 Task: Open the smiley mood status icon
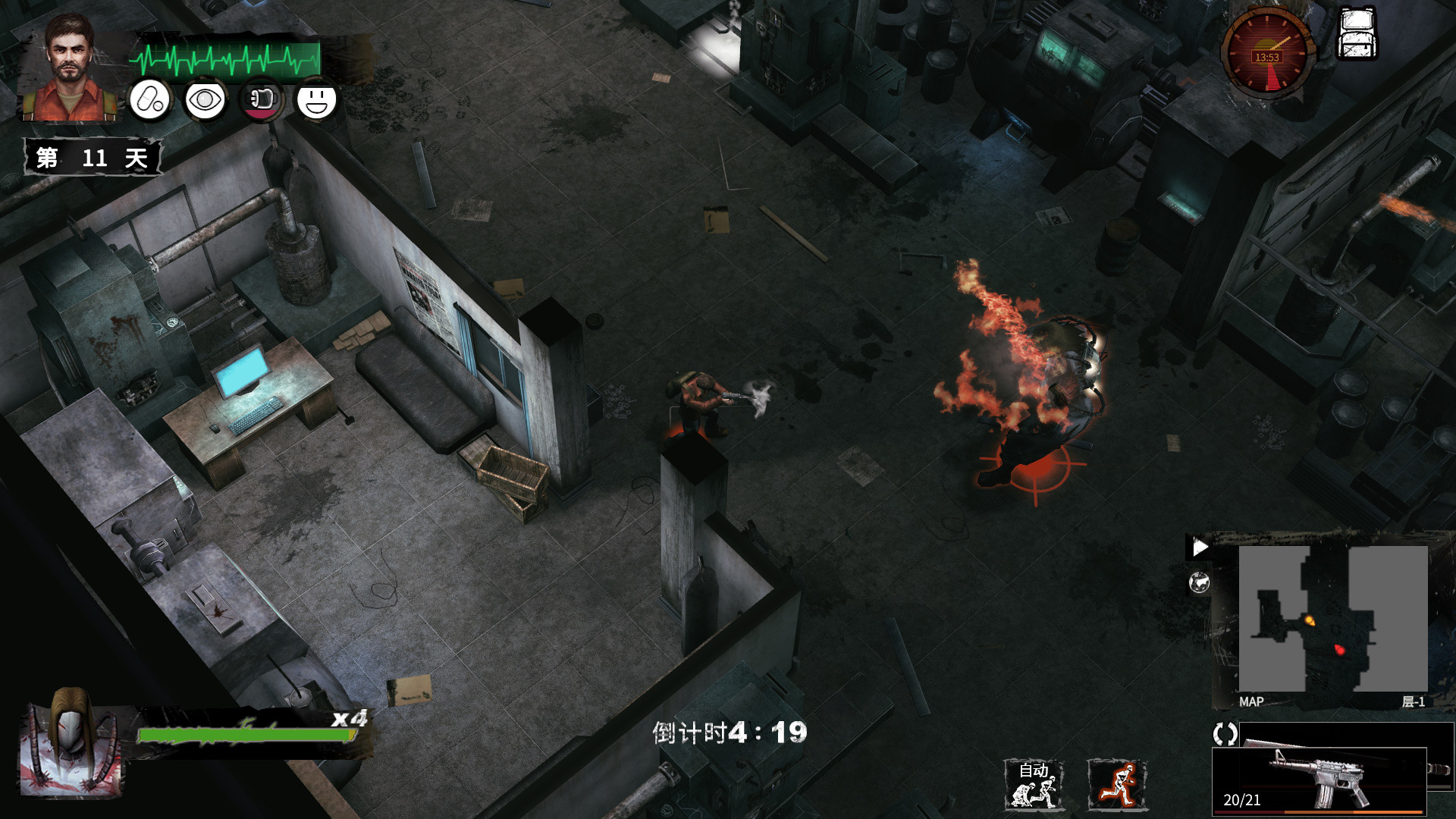point(318,101)
